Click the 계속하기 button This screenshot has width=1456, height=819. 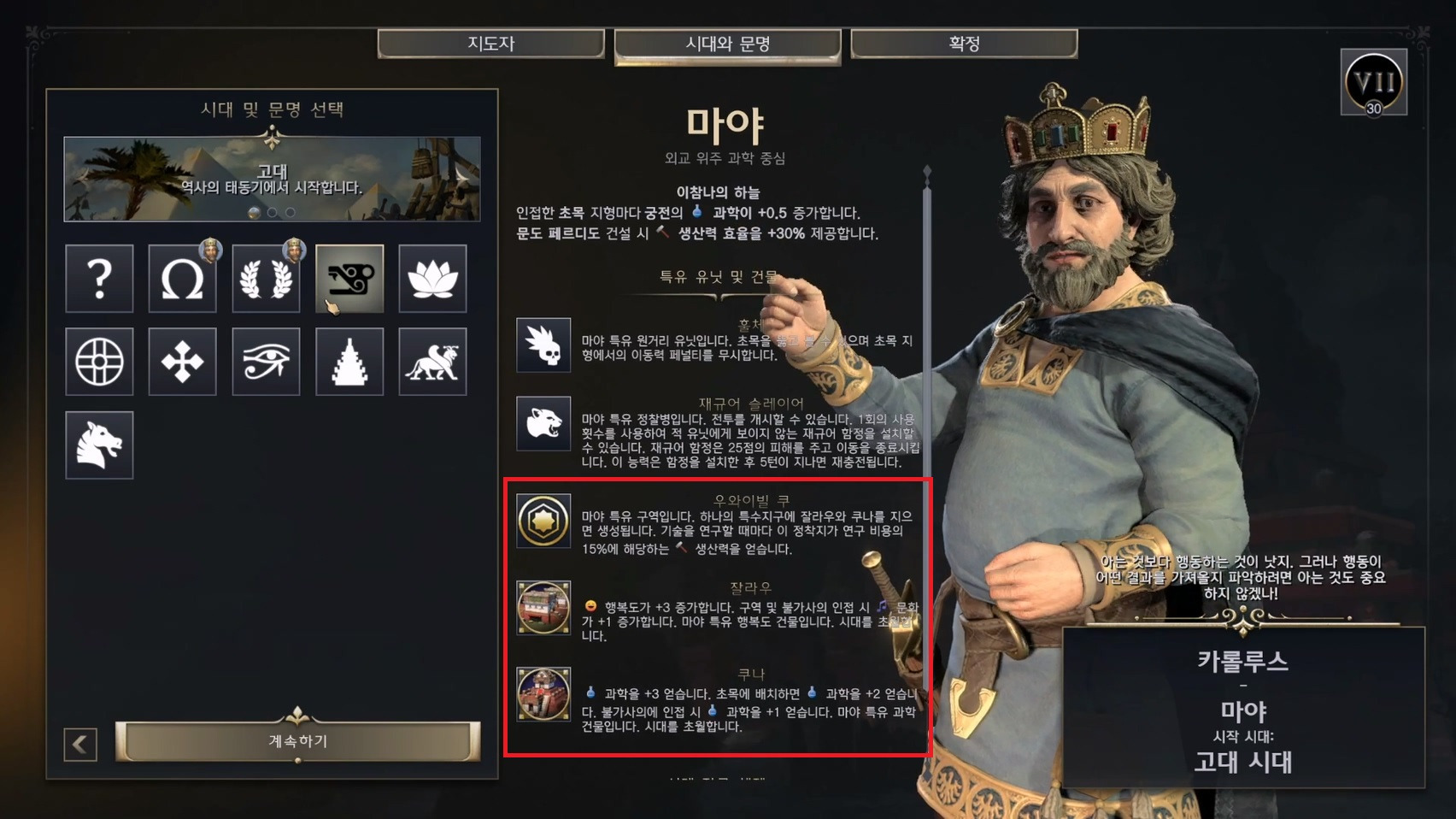pos(297,740)
